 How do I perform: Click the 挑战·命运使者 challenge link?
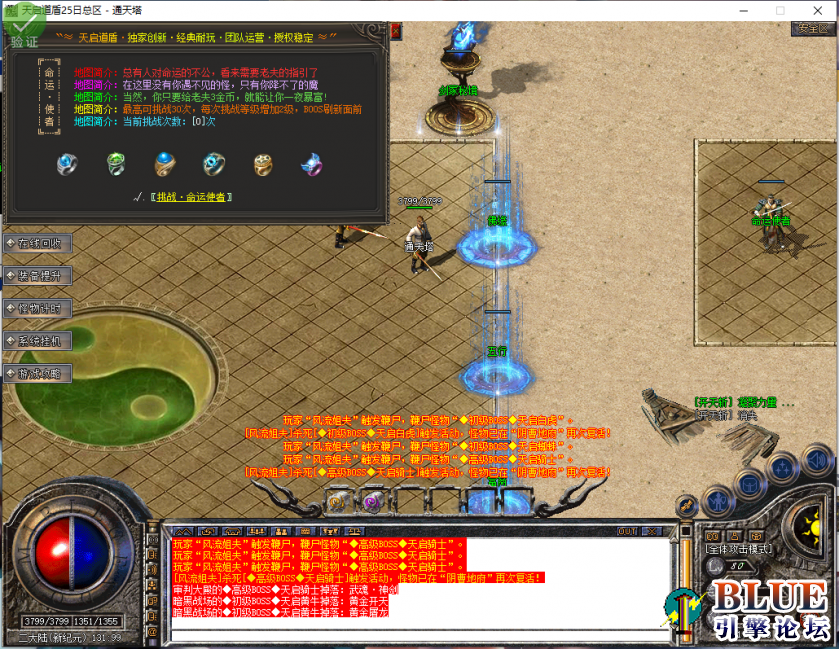pos(192,197)
